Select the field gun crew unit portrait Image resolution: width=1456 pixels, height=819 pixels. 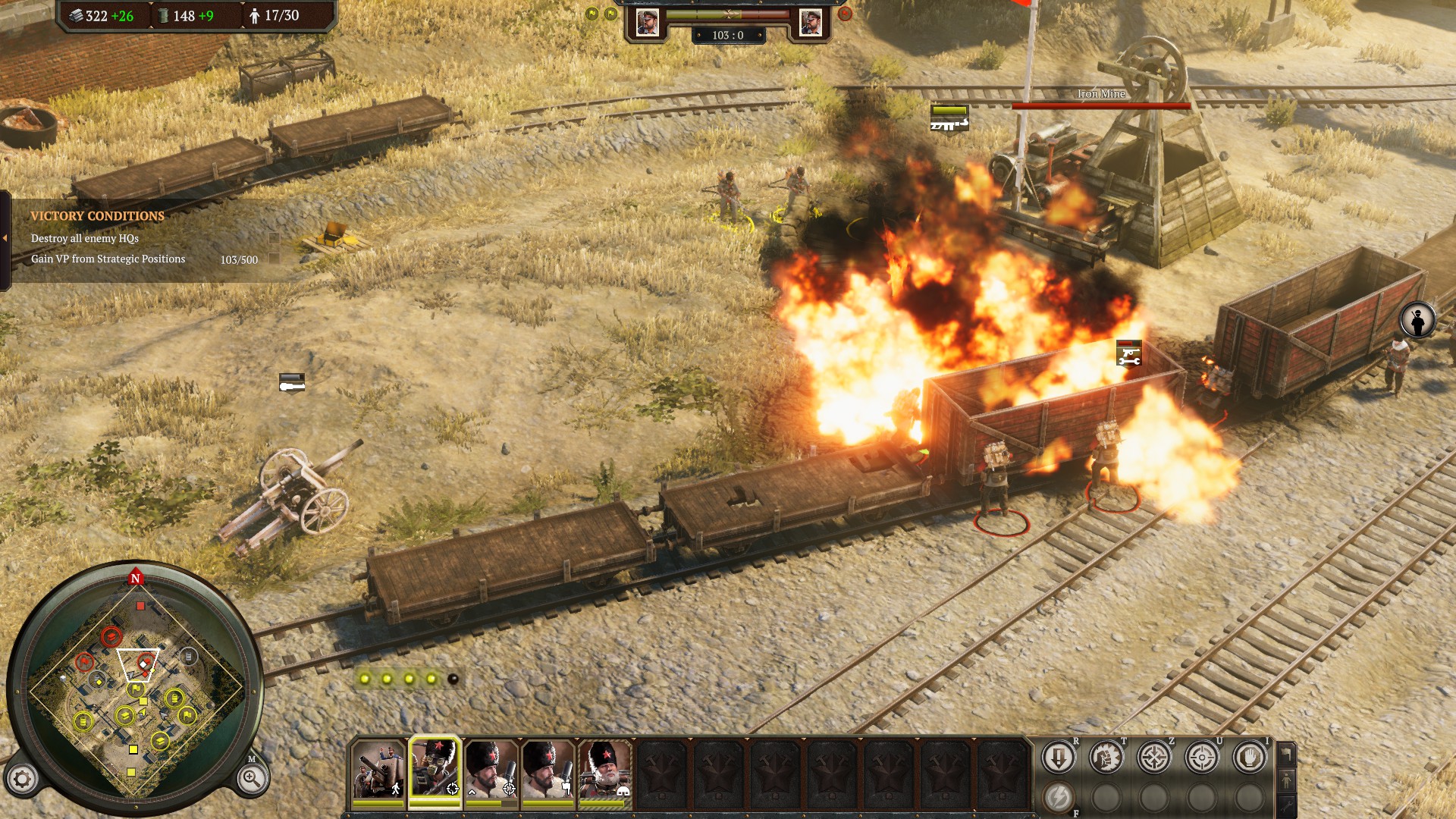tap(378, 771)
